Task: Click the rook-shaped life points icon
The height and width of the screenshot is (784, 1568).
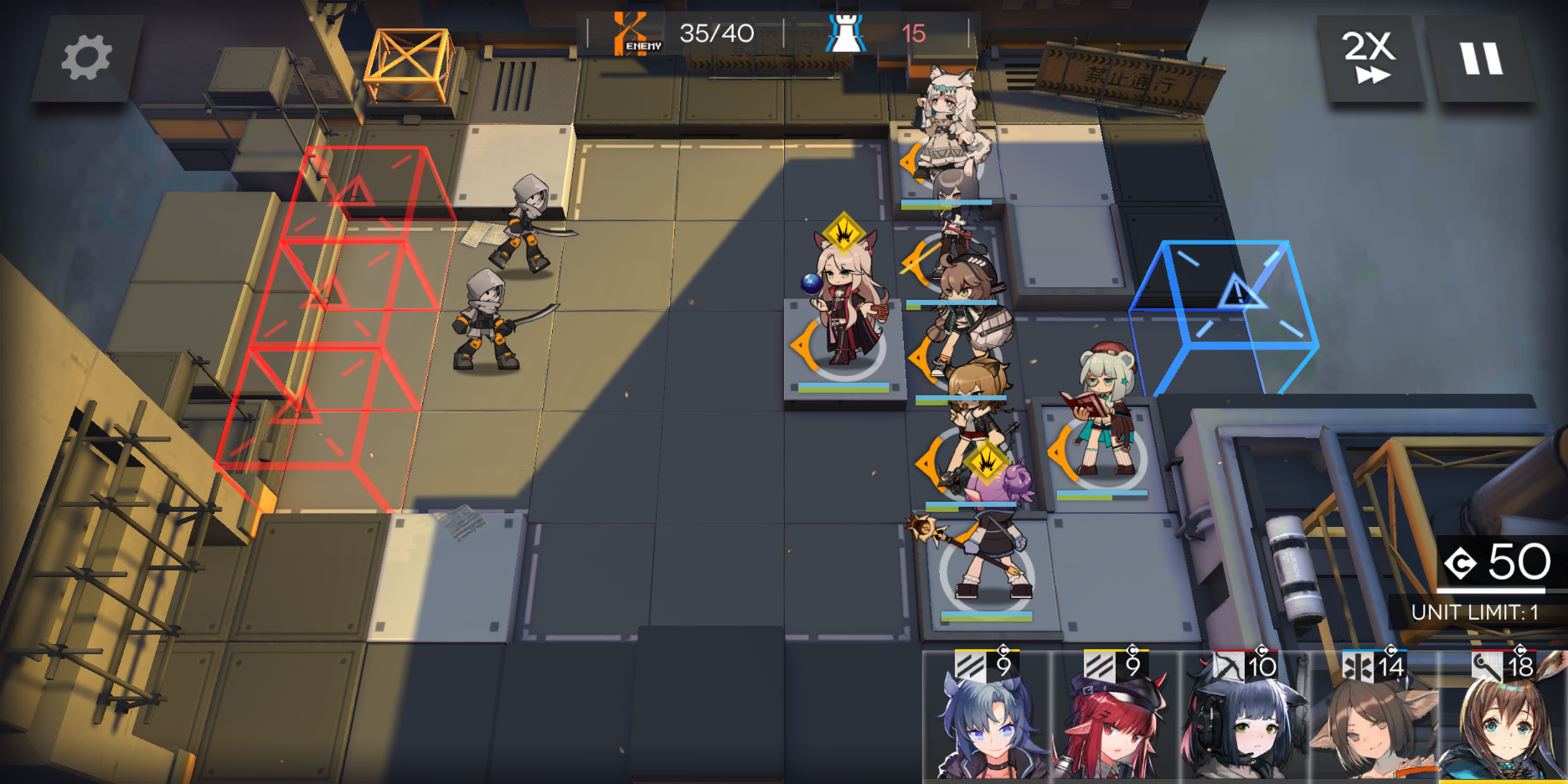Action: 846,32
